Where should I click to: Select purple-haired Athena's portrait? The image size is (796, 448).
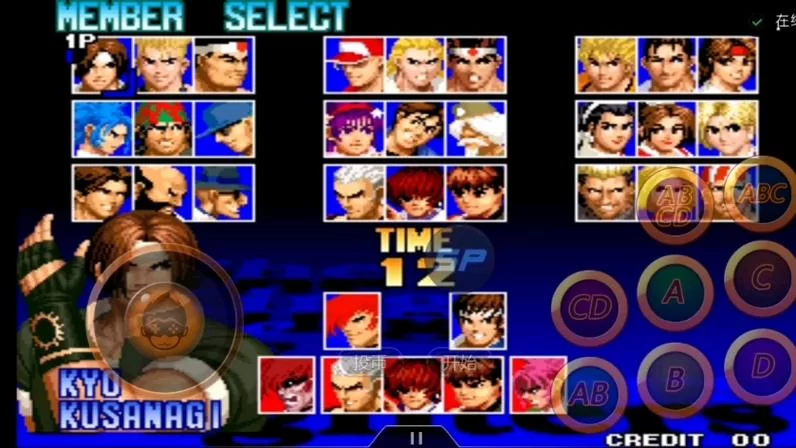pos(354,129)
